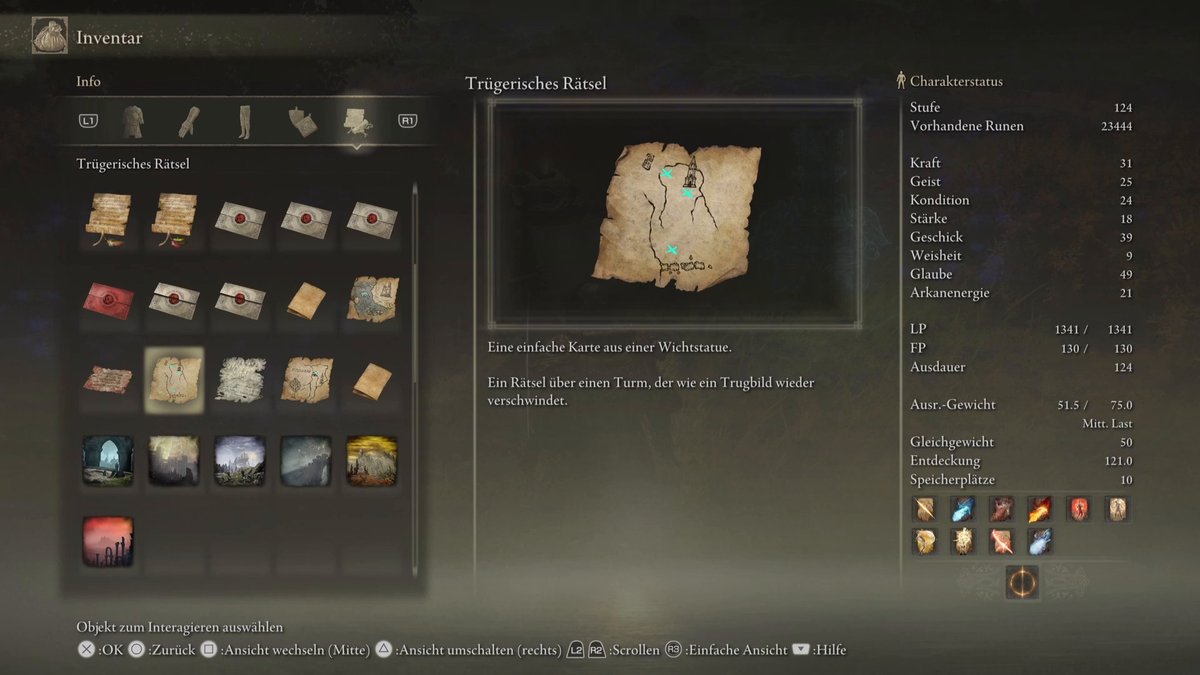This screenshot has height=675, width=1200.
Task: Pick the reddish written note item
Action: (x=108, y=380)
